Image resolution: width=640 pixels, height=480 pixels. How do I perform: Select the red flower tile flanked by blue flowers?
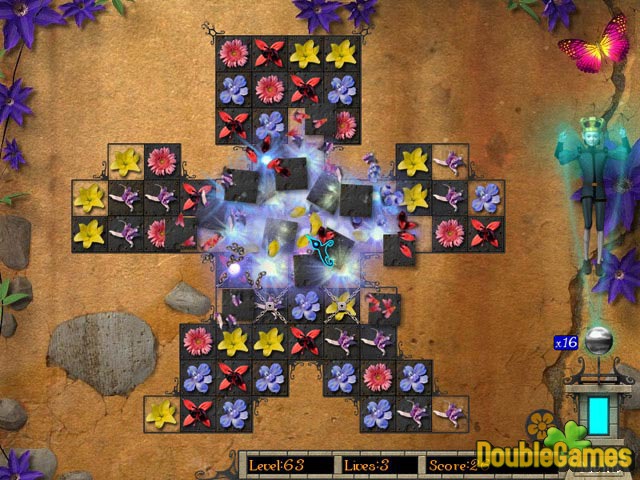tap(234, 377)
